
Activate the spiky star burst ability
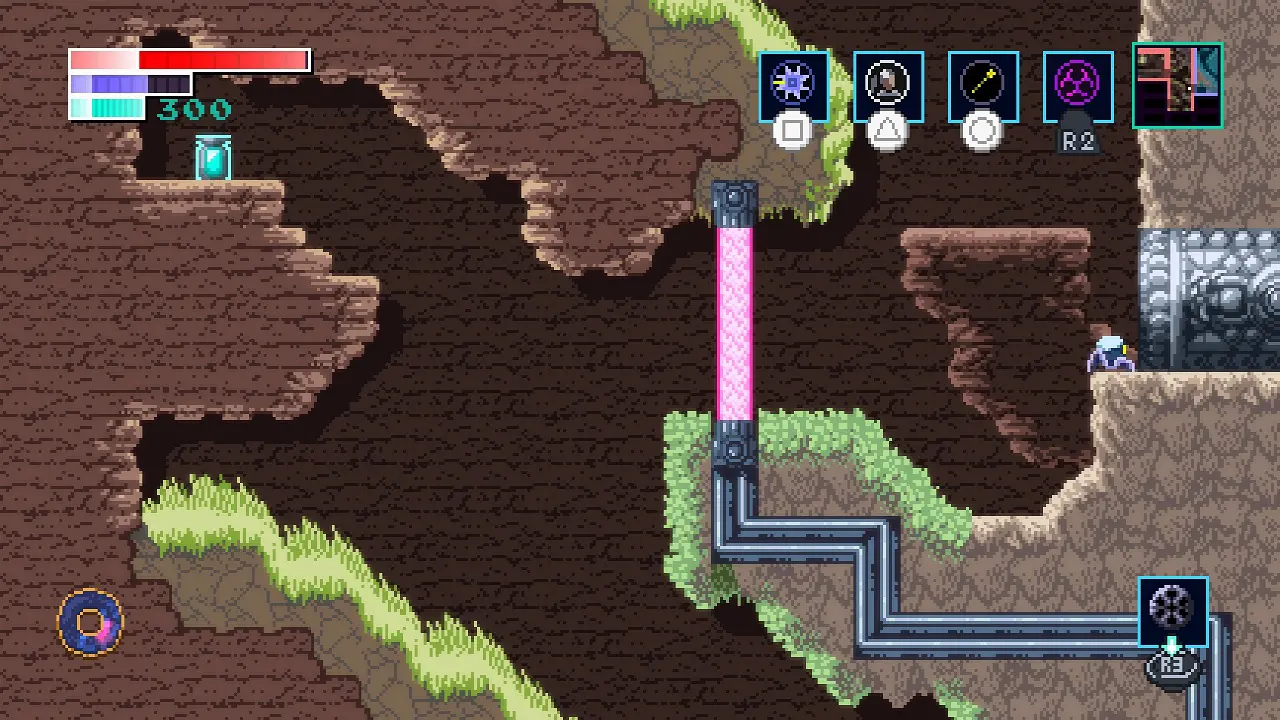[x=793, y=86]
